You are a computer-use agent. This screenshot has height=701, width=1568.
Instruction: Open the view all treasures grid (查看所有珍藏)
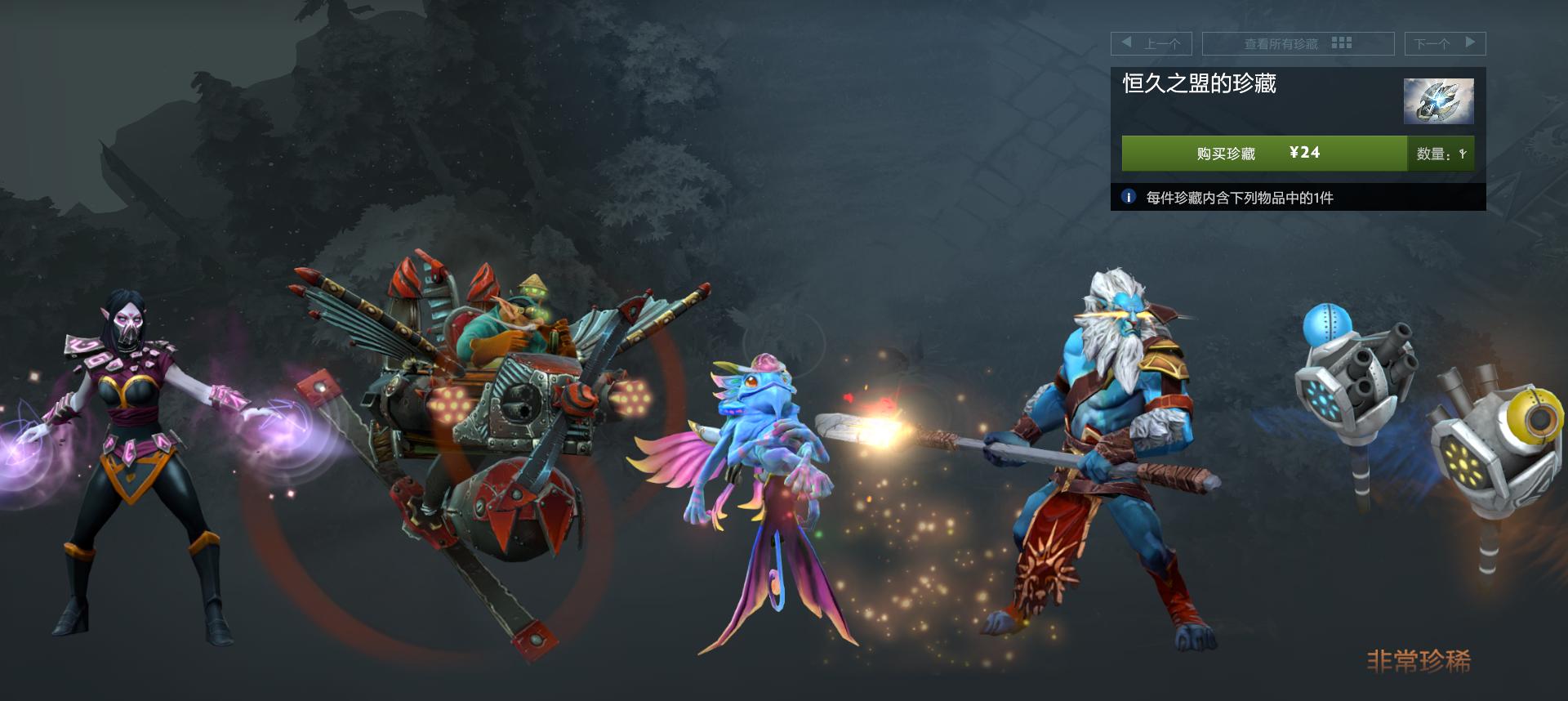coord(1297,43)
